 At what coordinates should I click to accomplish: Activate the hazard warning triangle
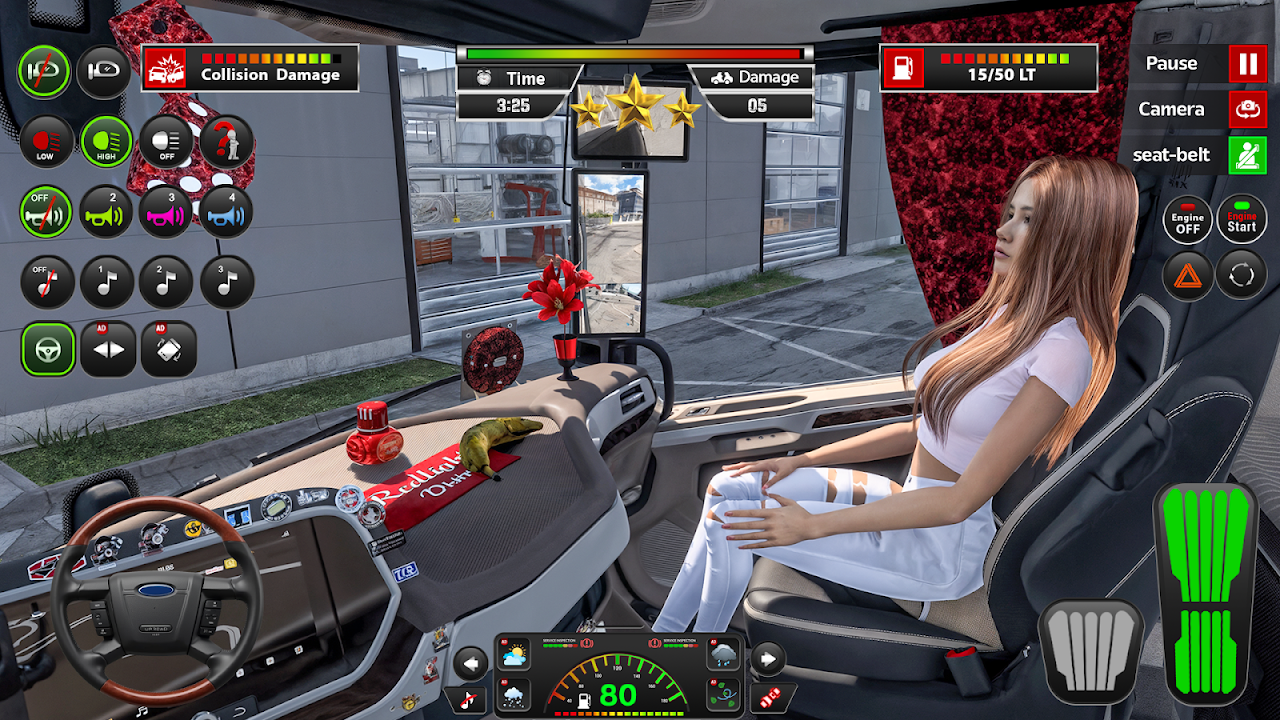coord(1187,275)
